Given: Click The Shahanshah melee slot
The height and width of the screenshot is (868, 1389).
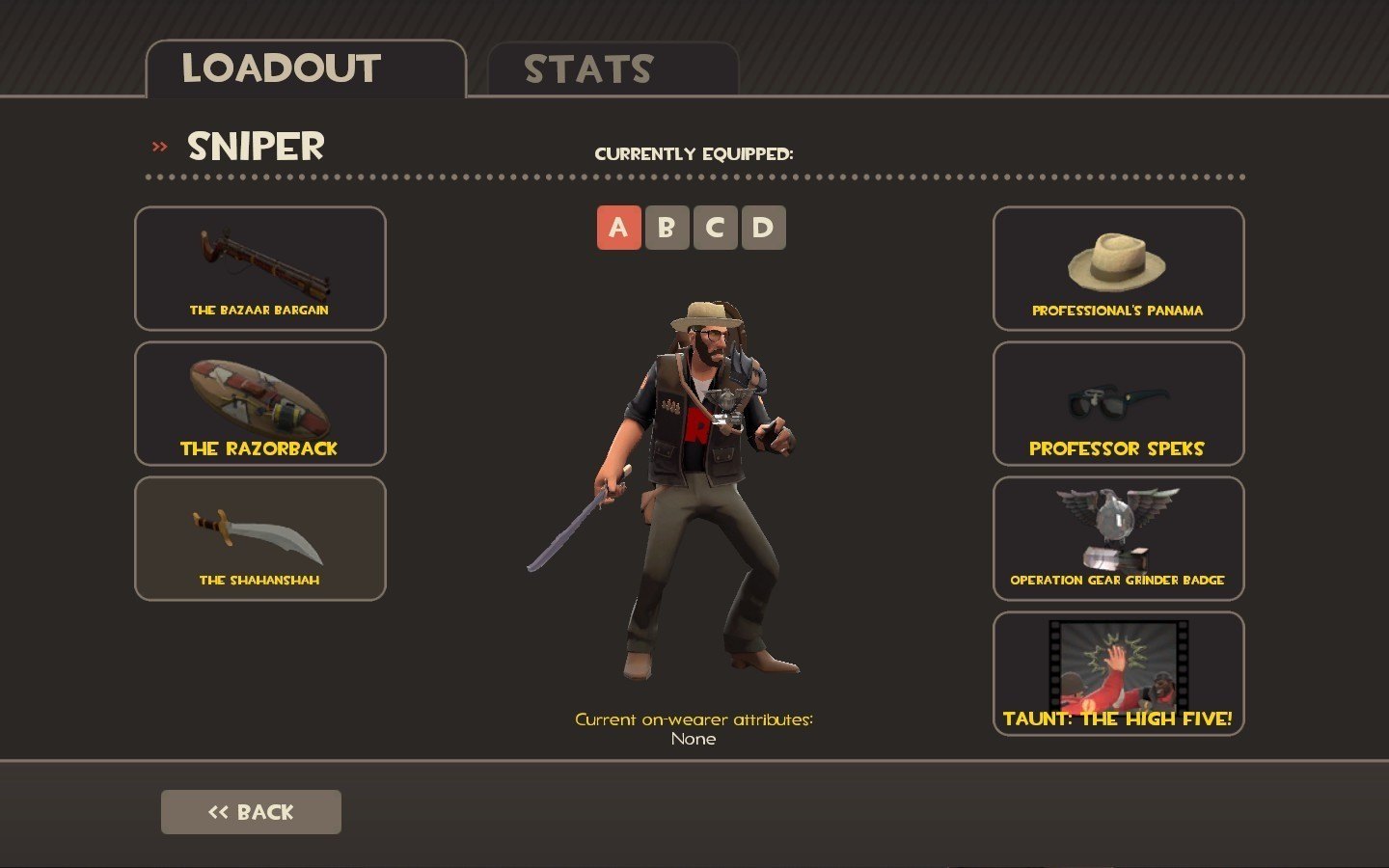Looking at the screenshot, I should [x=260, y=539].
